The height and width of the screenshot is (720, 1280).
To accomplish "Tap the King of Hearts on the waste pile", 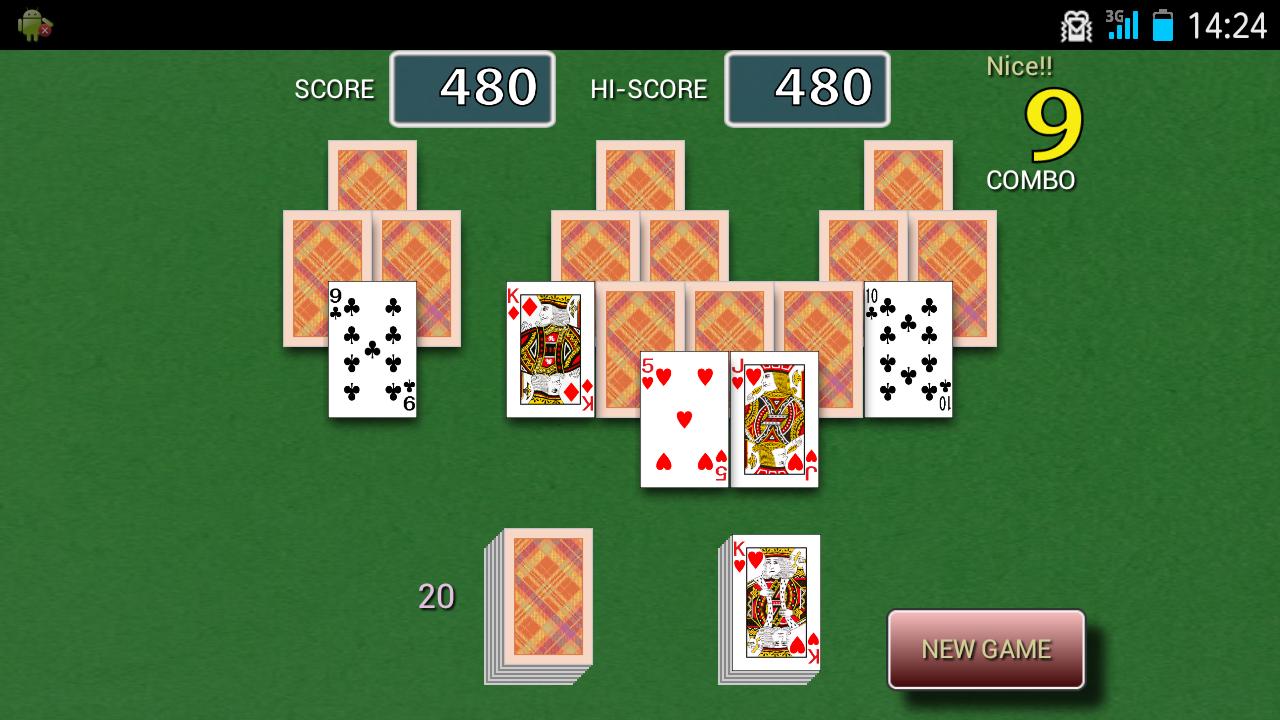I will click(775, 600).
